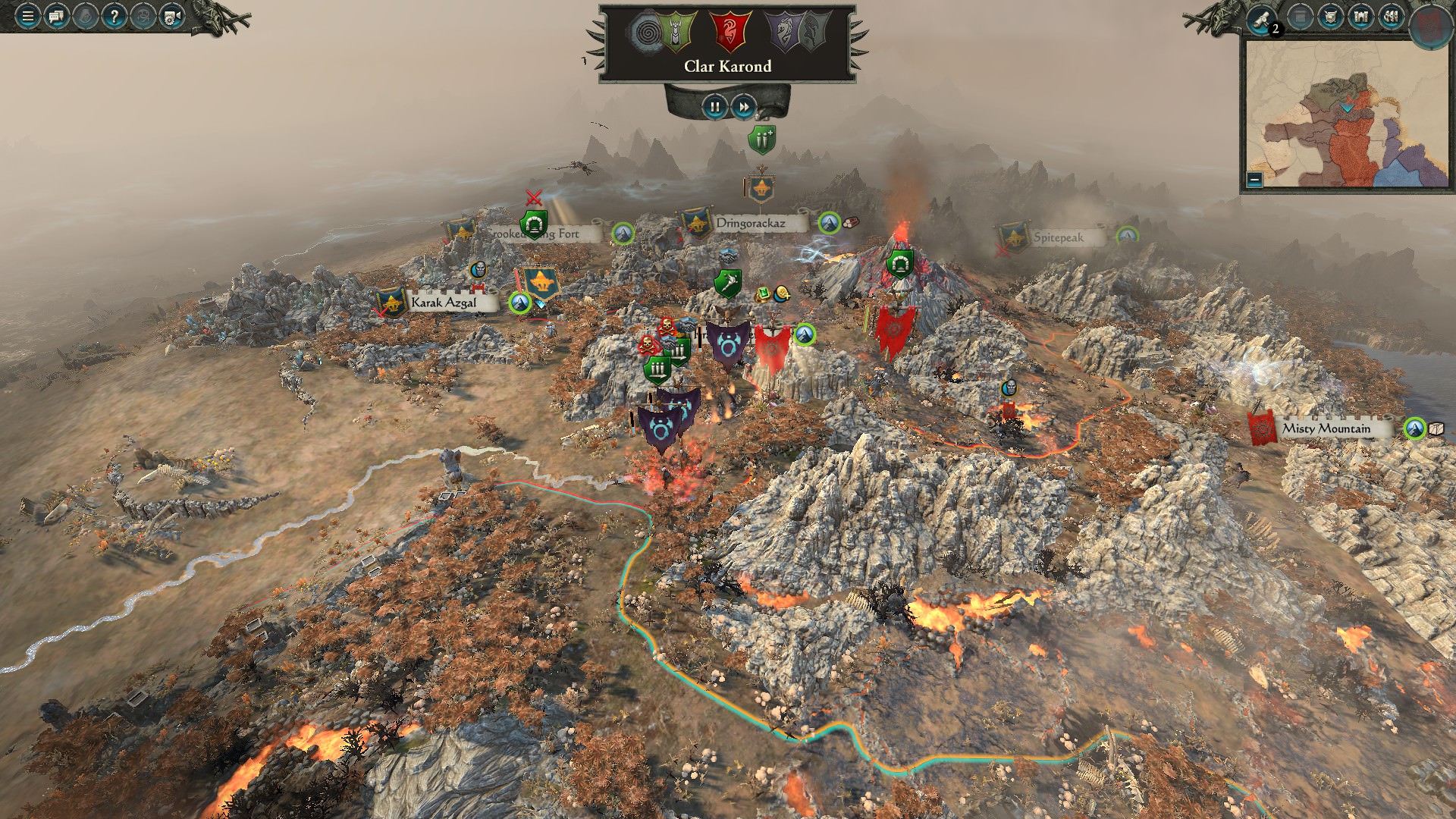Click the red Clar Karond faction shield
The height and width of the screenshot is (819, 1456).
point(730,32)
